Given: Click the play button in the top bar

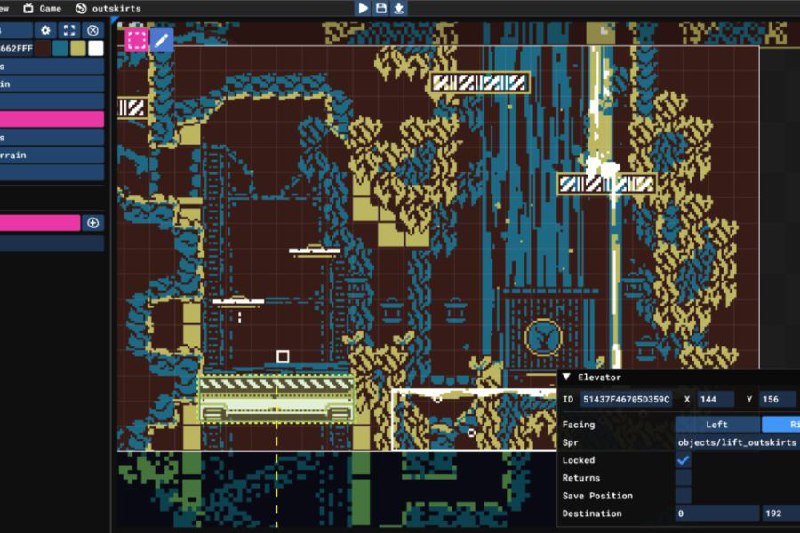Looking at the screenshot, I should click(x=363, y=8).
